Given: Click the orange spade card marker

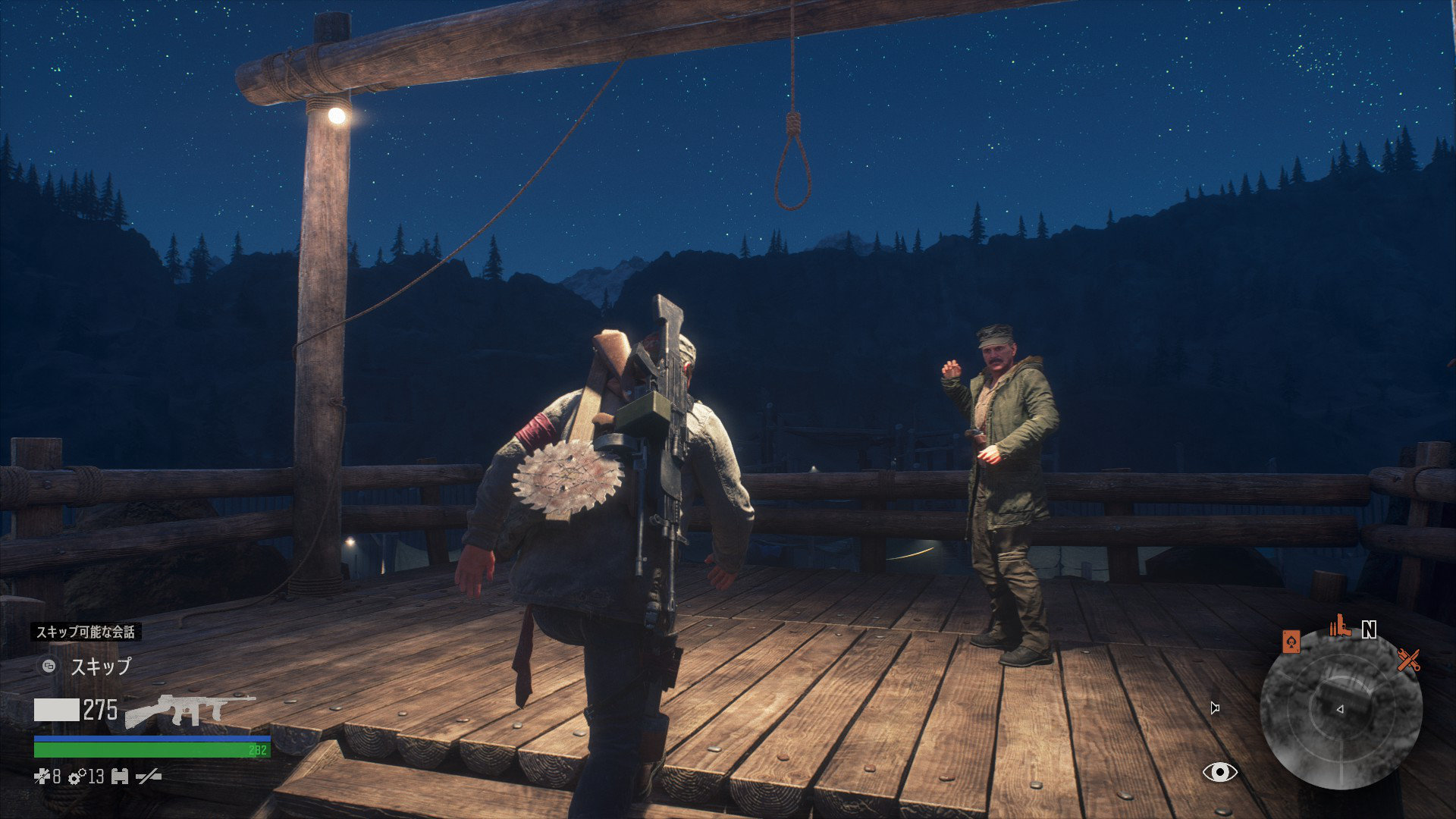Looking at the screenshot, I should (1291, 642).
